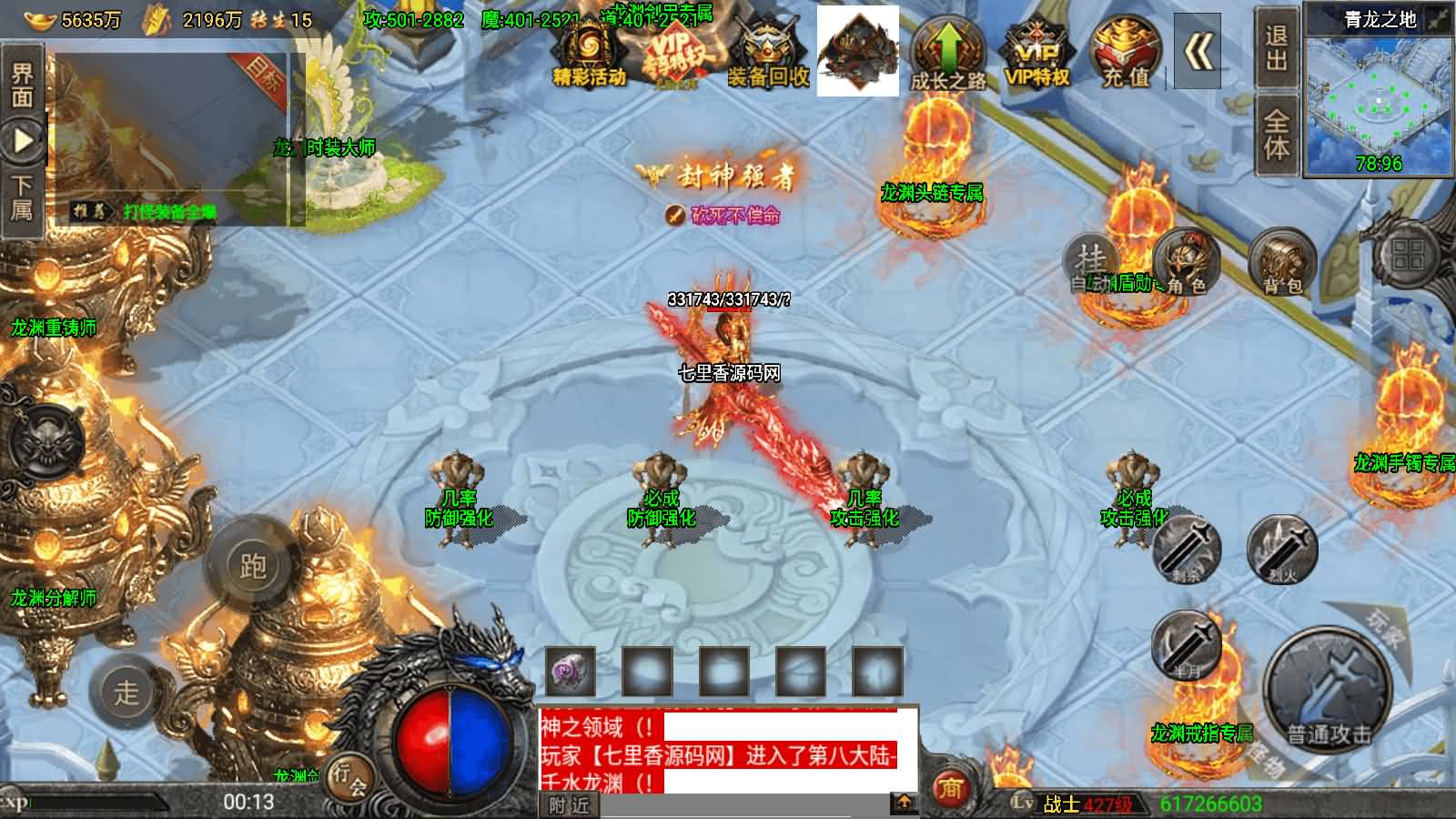
Task: Open the 装备回收 equipment recycling icon
Action: click(767, 53)
